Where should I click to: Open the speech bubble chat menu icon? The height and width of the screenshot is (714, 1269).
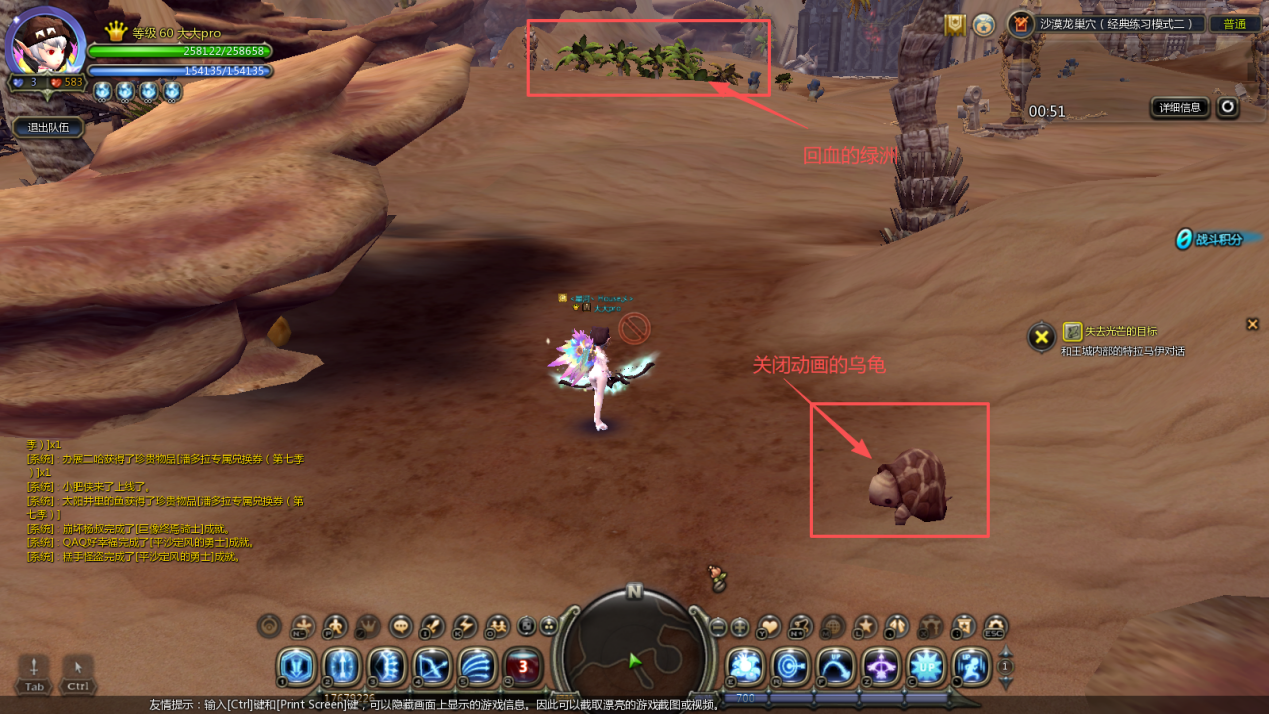point(400,627)
